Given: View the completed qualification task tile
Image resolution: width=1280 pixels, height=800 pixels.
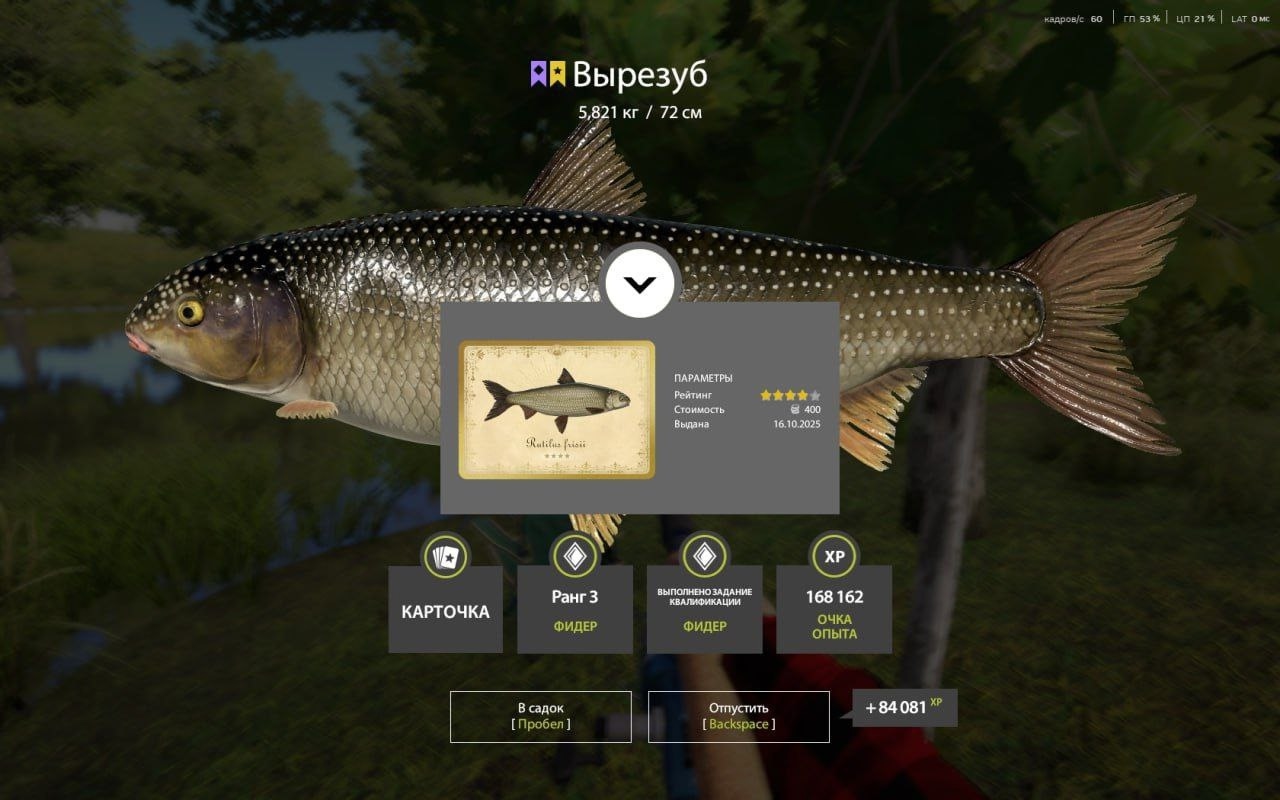Looking at the screenshot, I should 705,610.
